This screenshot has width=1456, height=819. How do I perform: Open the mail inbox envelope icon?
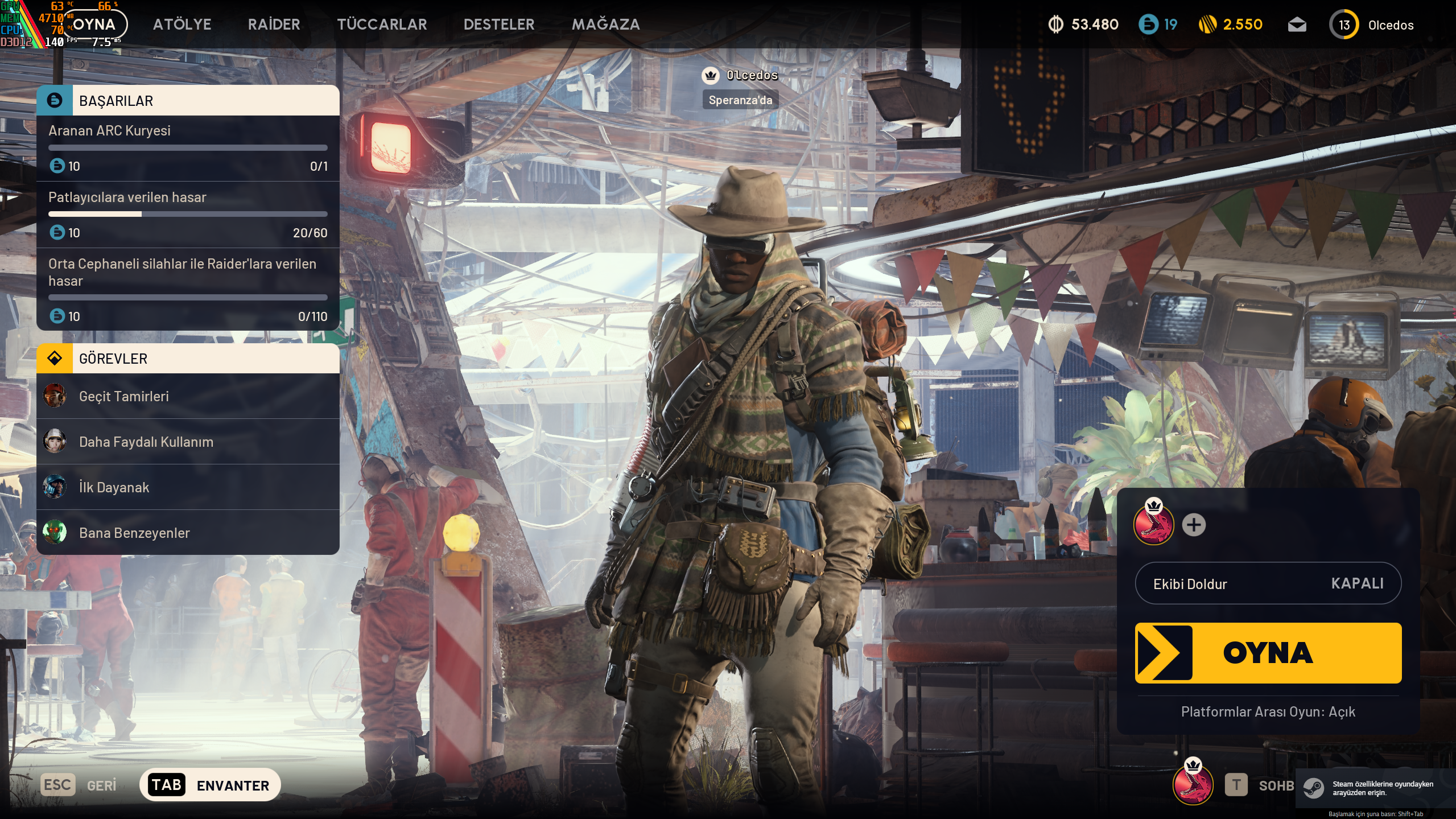1297,25
